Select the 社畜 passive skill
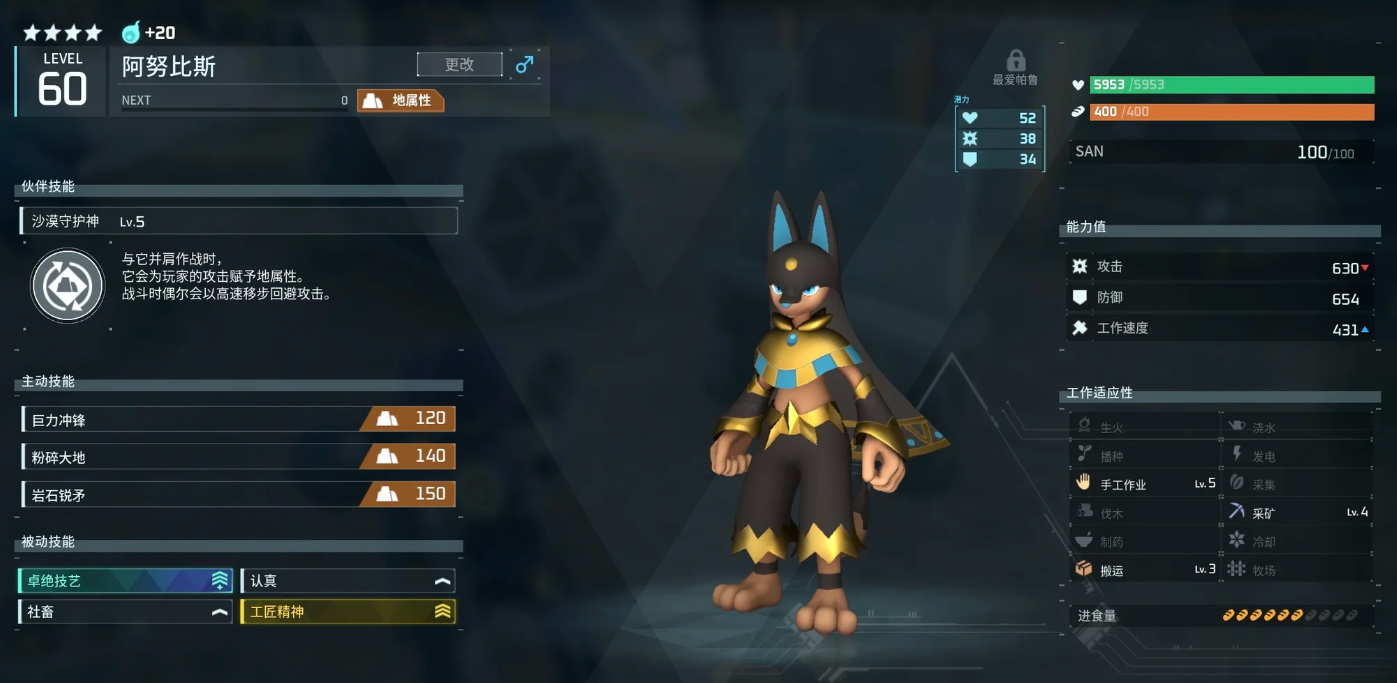 (x=126, y=611)
